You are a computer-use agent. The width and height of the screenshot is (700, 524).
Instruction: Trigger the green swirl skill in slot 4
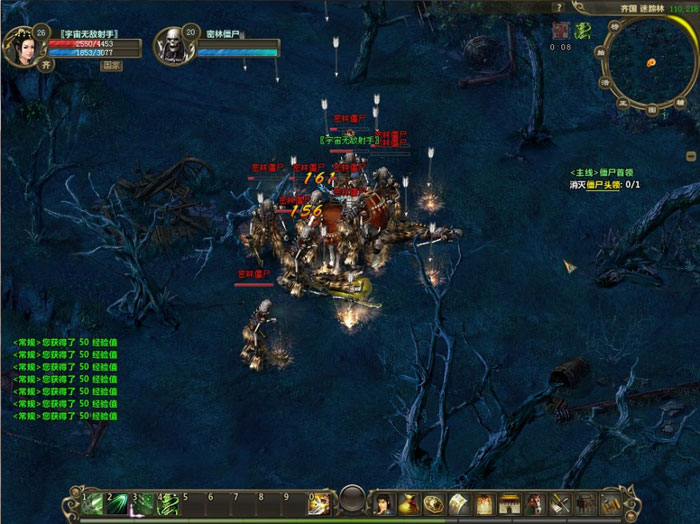(x=168, y=503)
